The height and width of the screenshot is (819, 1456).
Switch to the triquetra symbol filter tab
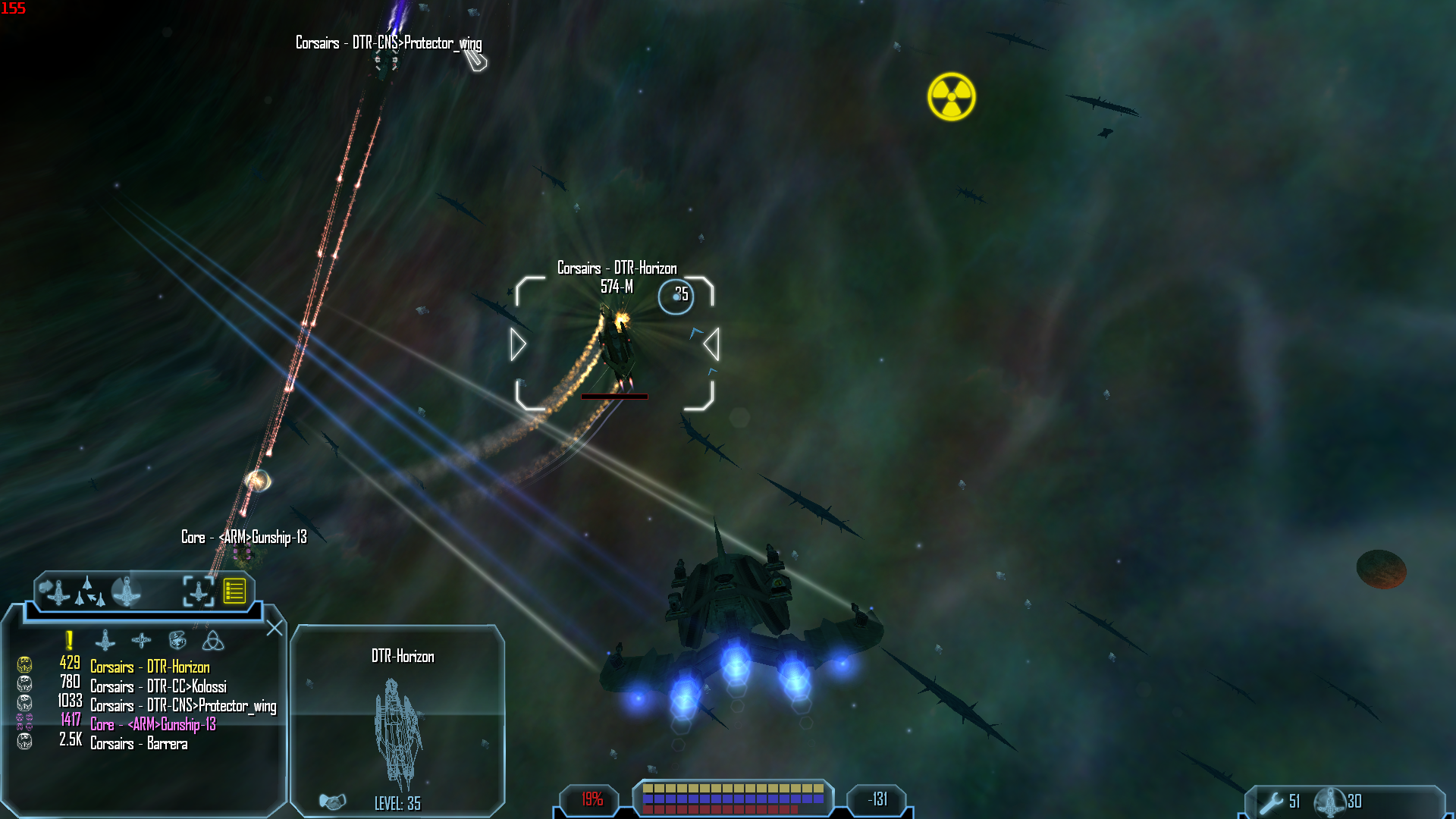213,641
